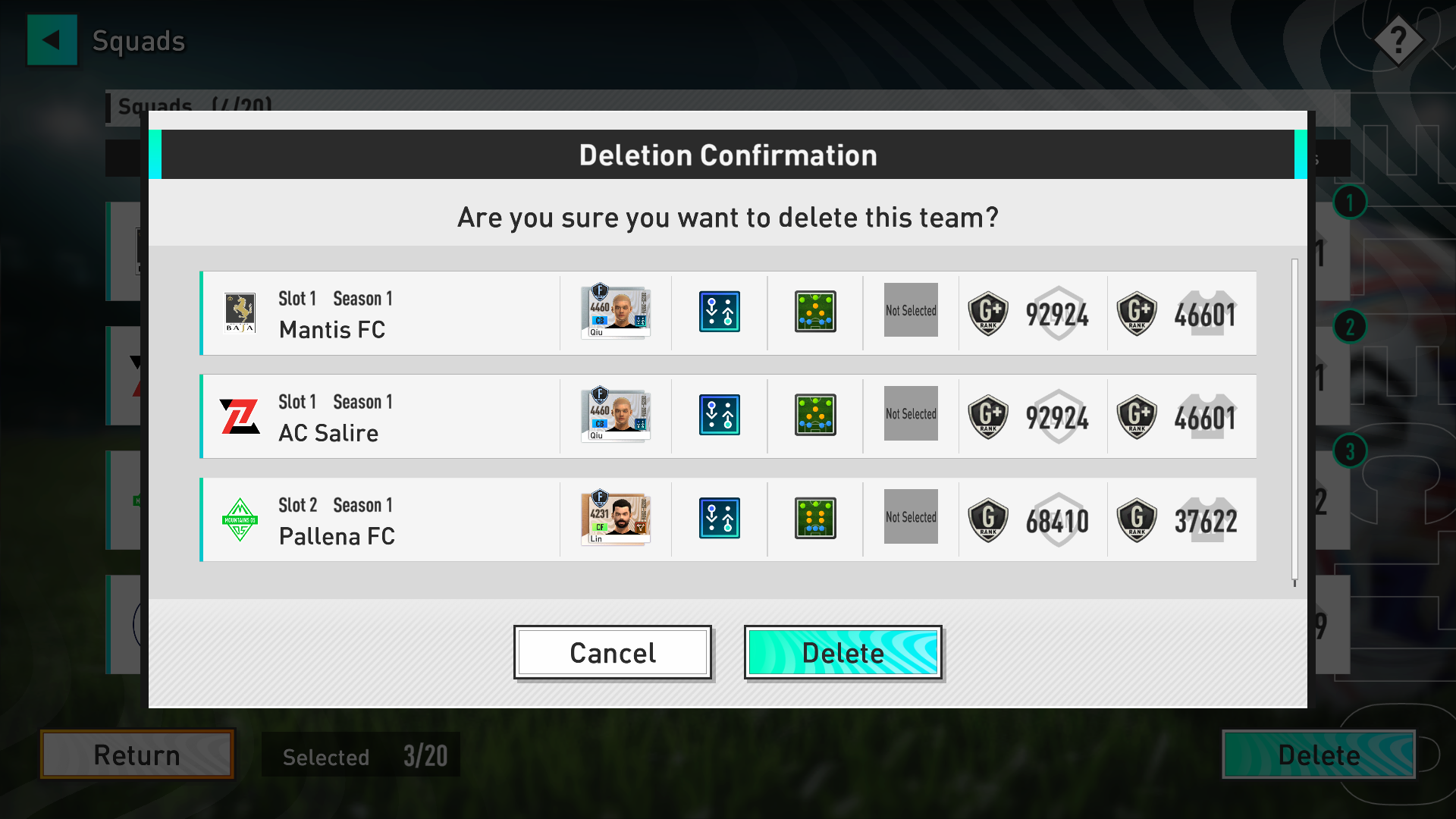Select the AC Salire club emblem

(x=240, y=416)
